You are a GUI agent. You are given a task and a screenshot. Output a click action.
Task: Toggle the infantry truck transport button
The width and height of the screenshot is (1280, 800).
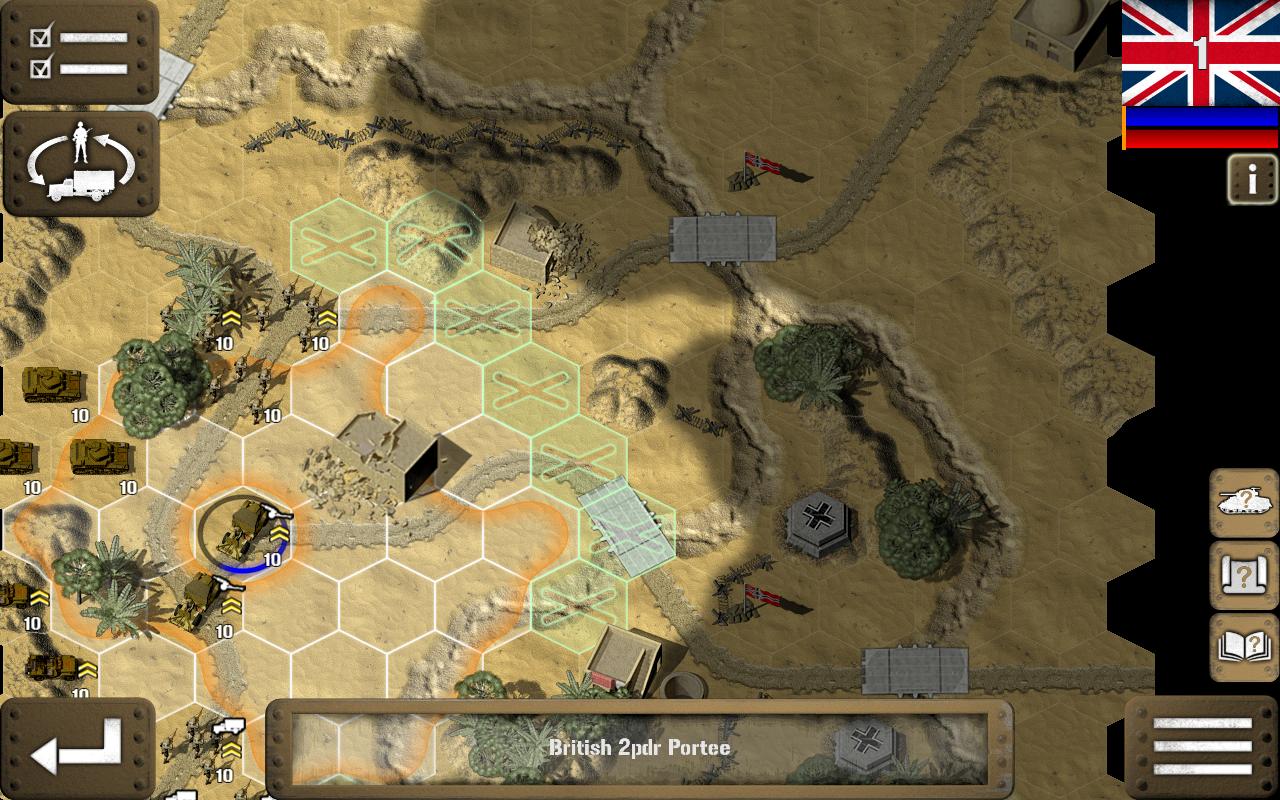(x=81, y=164)
